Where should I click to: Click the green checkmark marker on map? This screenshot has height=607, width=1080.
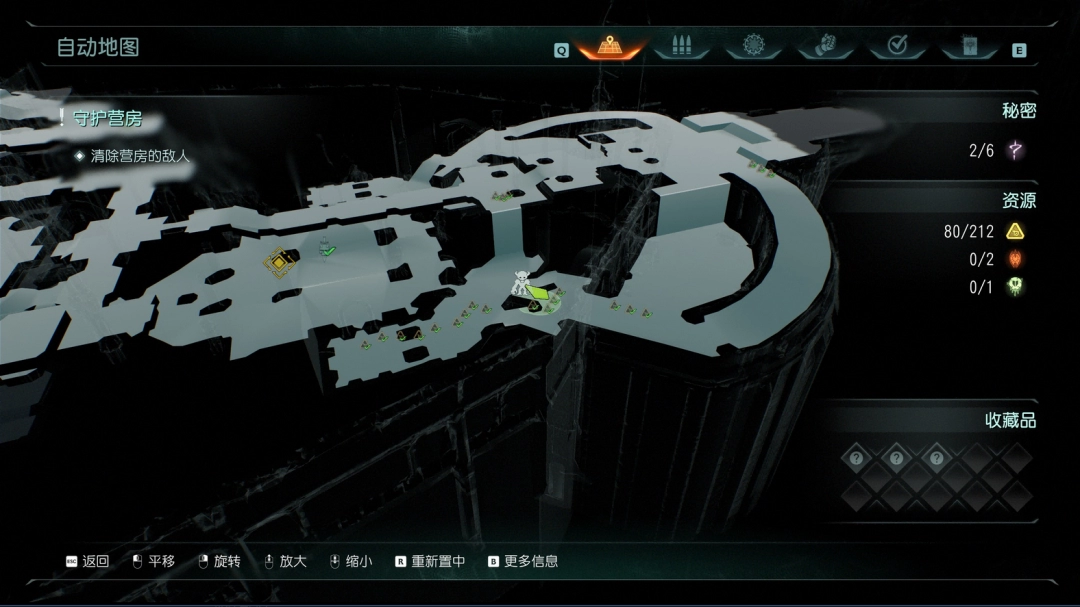(x=328, y=251)
